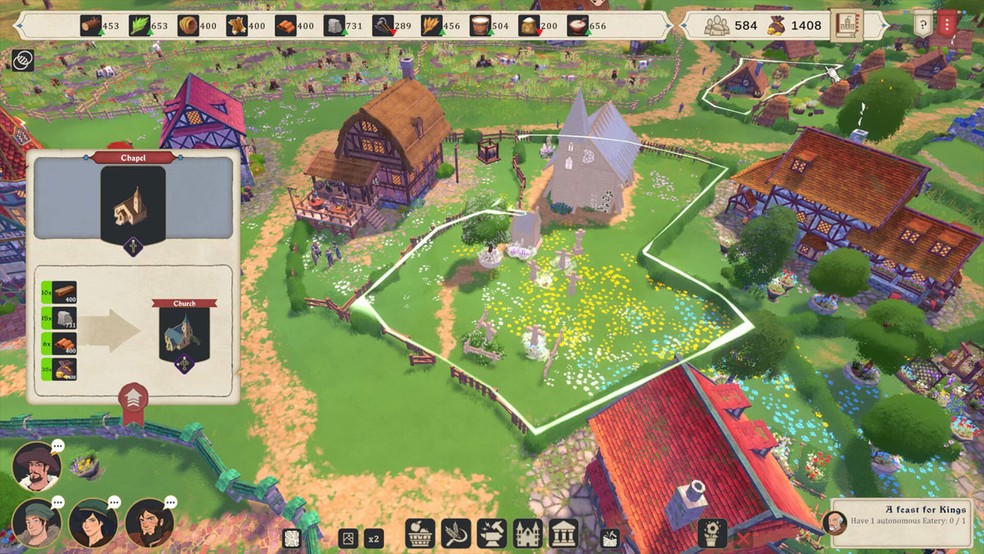Open the castle build category
The height and width of the screenshot is (554, 984).
point(528,533)
